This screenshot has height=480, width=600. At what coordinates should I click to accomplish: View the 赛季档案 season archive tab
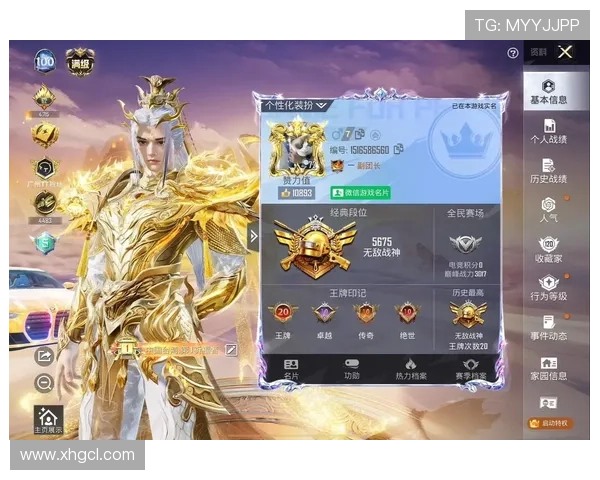point(468,369)
